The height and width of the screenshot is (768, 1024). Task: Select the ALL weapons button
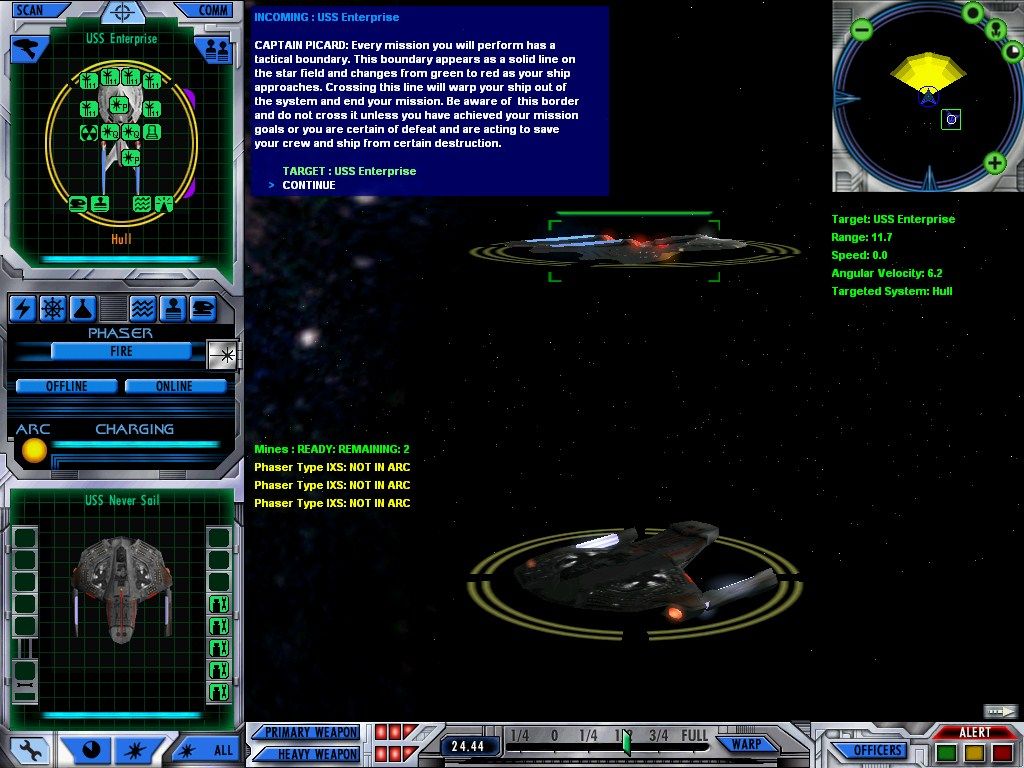point(208,749)
